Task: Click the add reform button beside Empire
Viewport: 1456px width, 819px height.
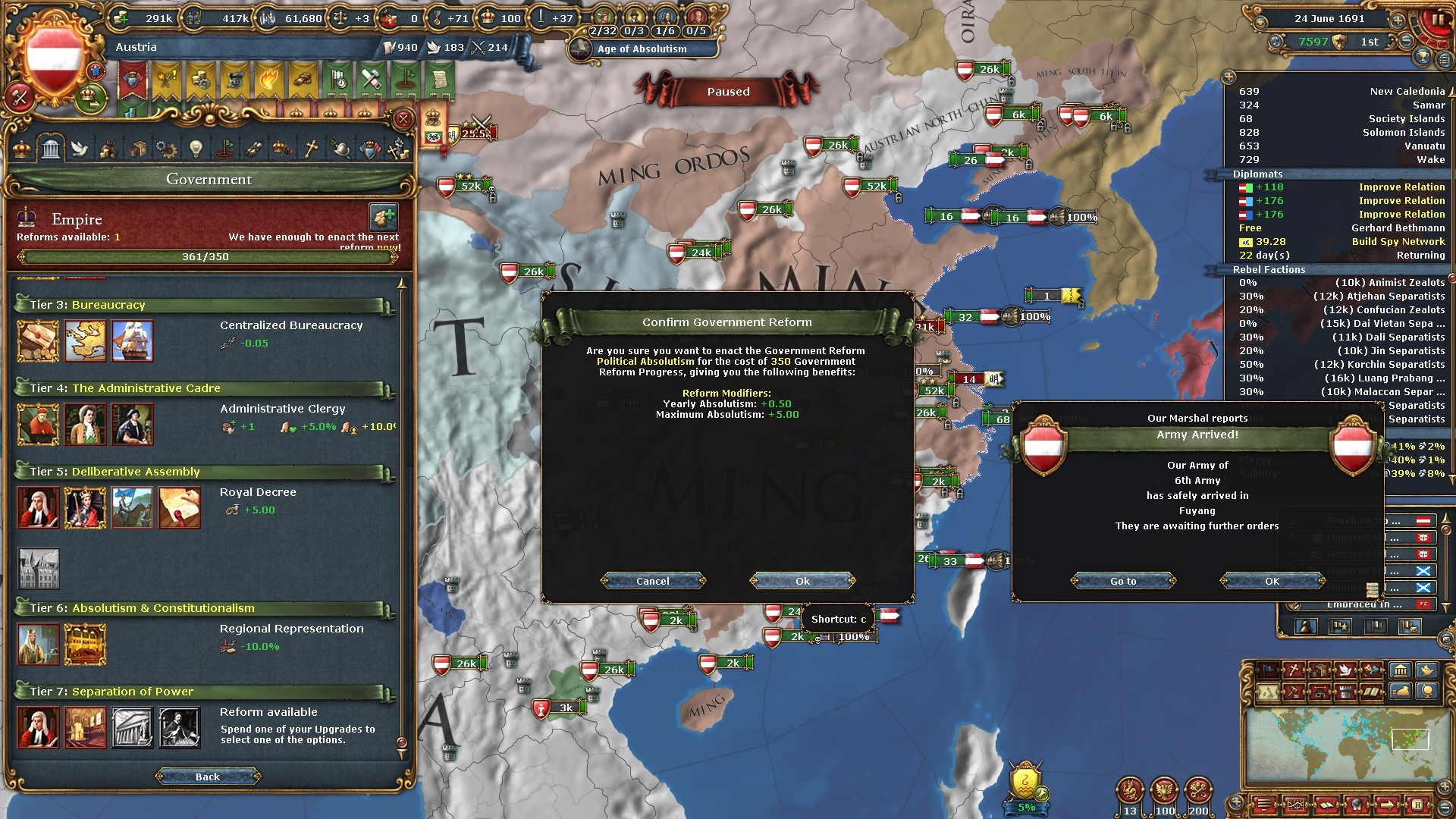Action: (383, 217)
